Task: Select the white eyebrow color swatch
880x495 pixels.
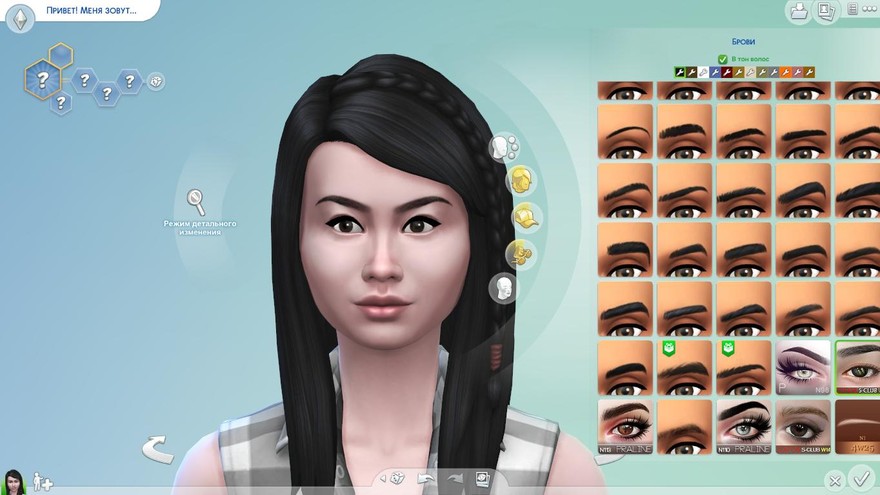Action: click(x=703, y=72)
